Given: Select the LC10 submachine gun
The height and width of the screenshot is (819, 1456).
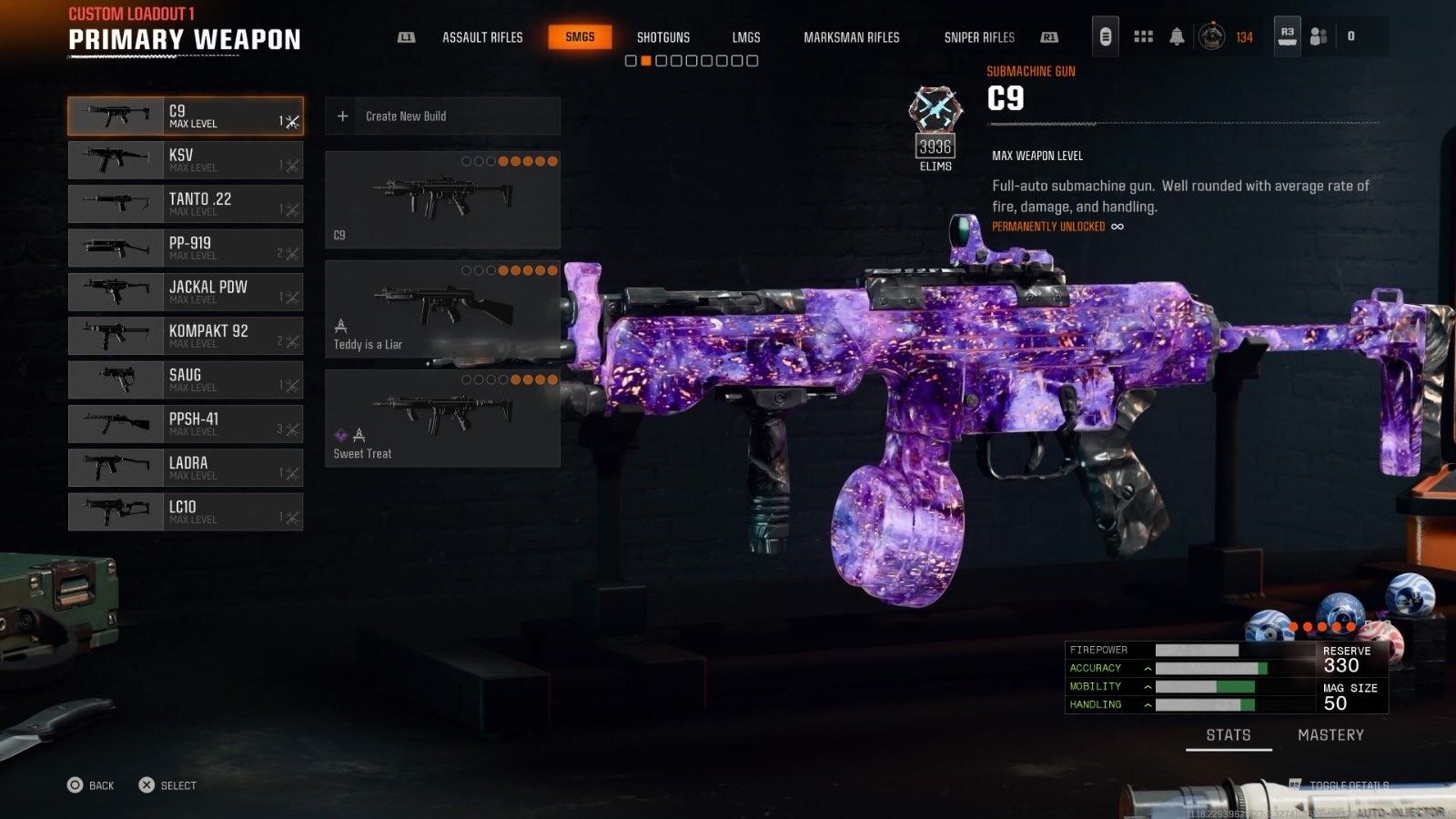Looking at the screenshot, I should 186,511.
